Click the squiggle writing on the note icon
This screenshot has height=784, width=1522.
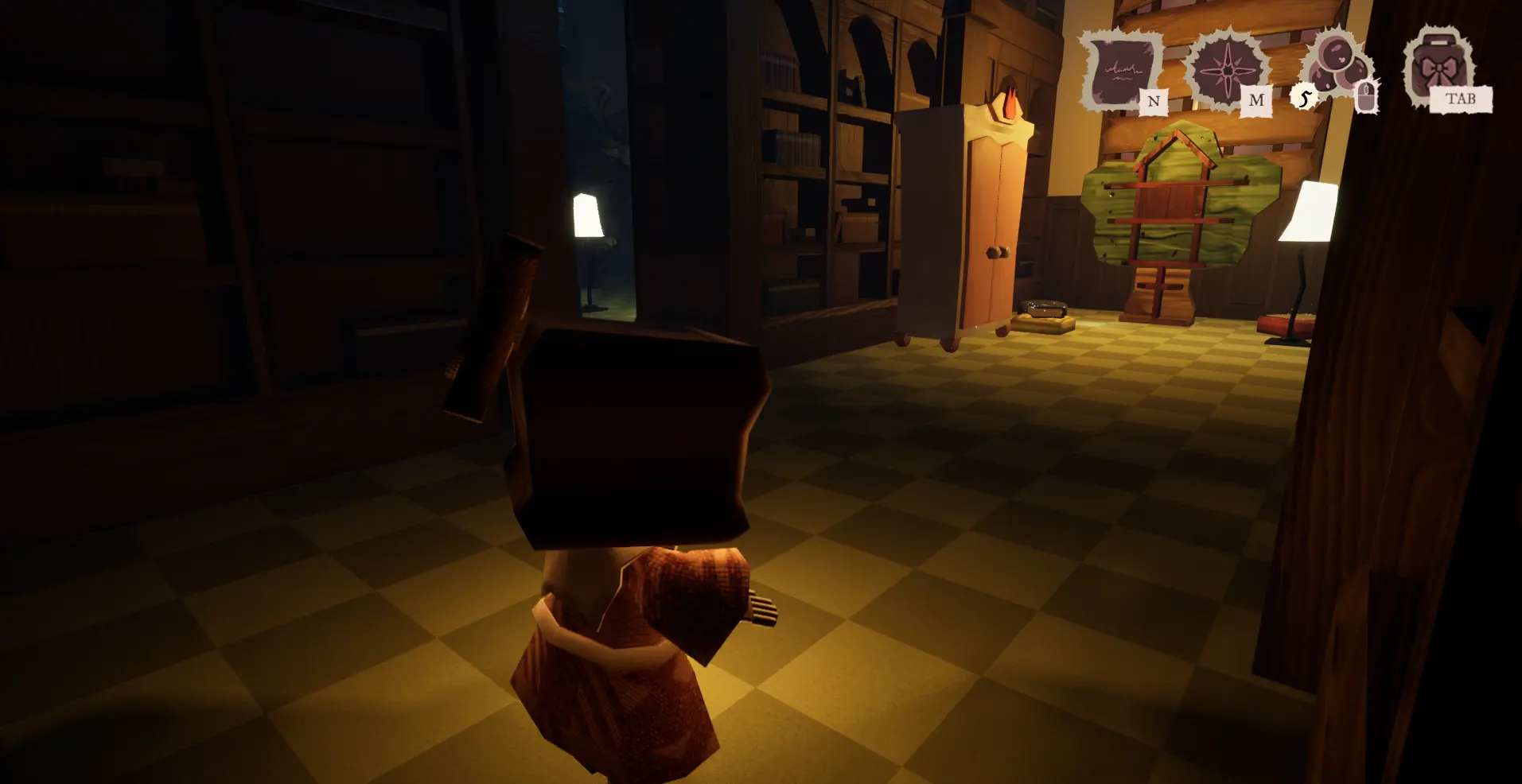(x=1123, y=70)
